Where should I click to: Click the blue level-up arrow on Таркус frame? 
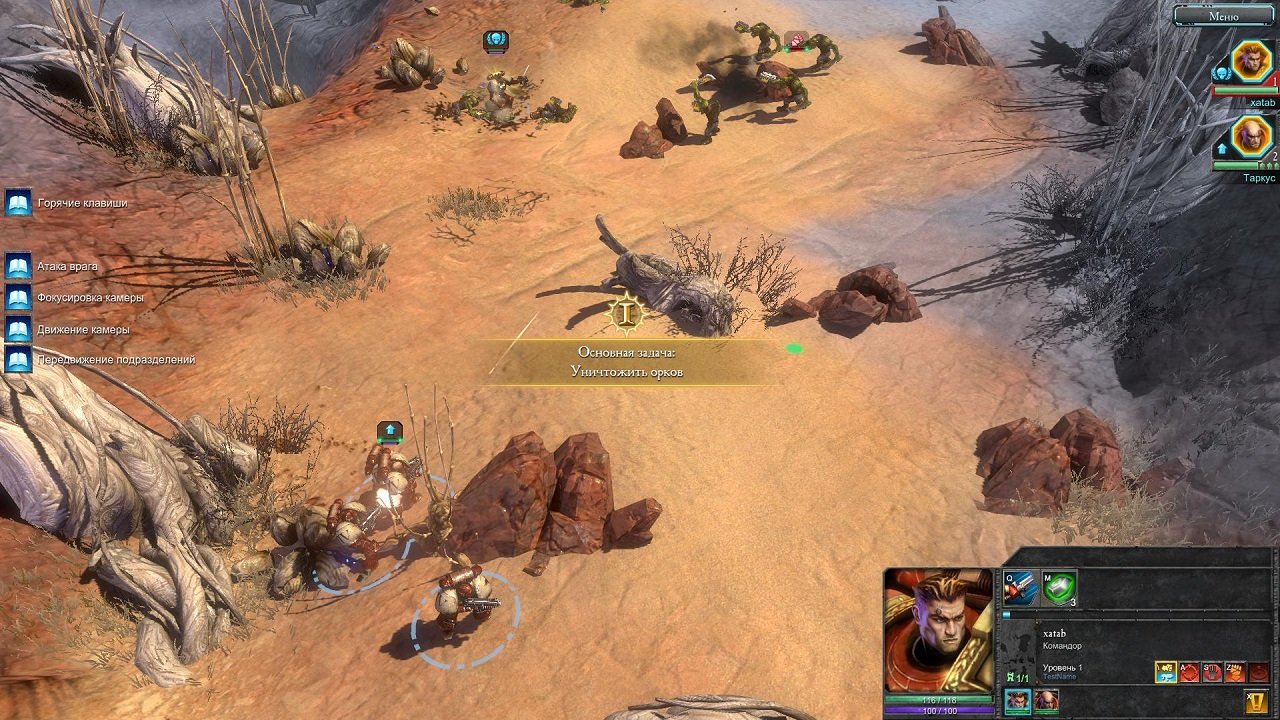1221,147
